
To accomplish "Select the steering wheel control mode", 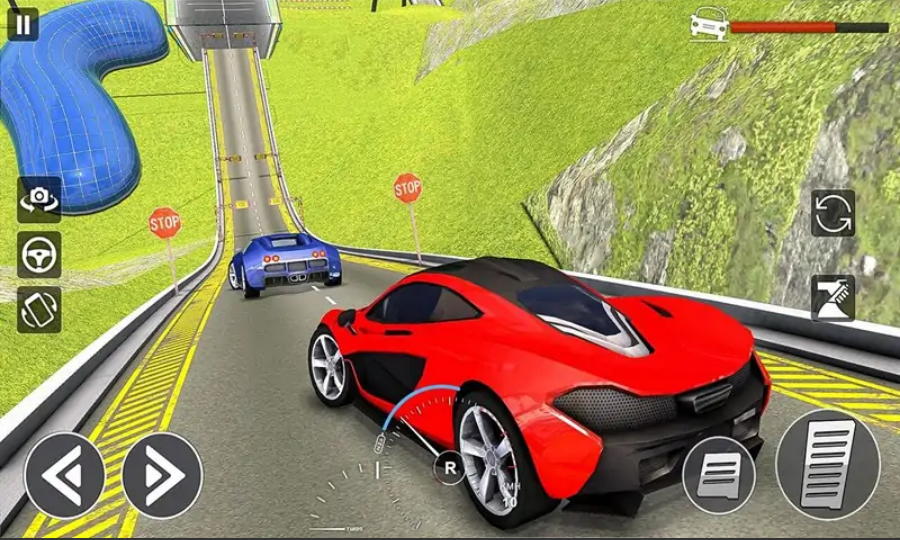I will tap(39, 255).
